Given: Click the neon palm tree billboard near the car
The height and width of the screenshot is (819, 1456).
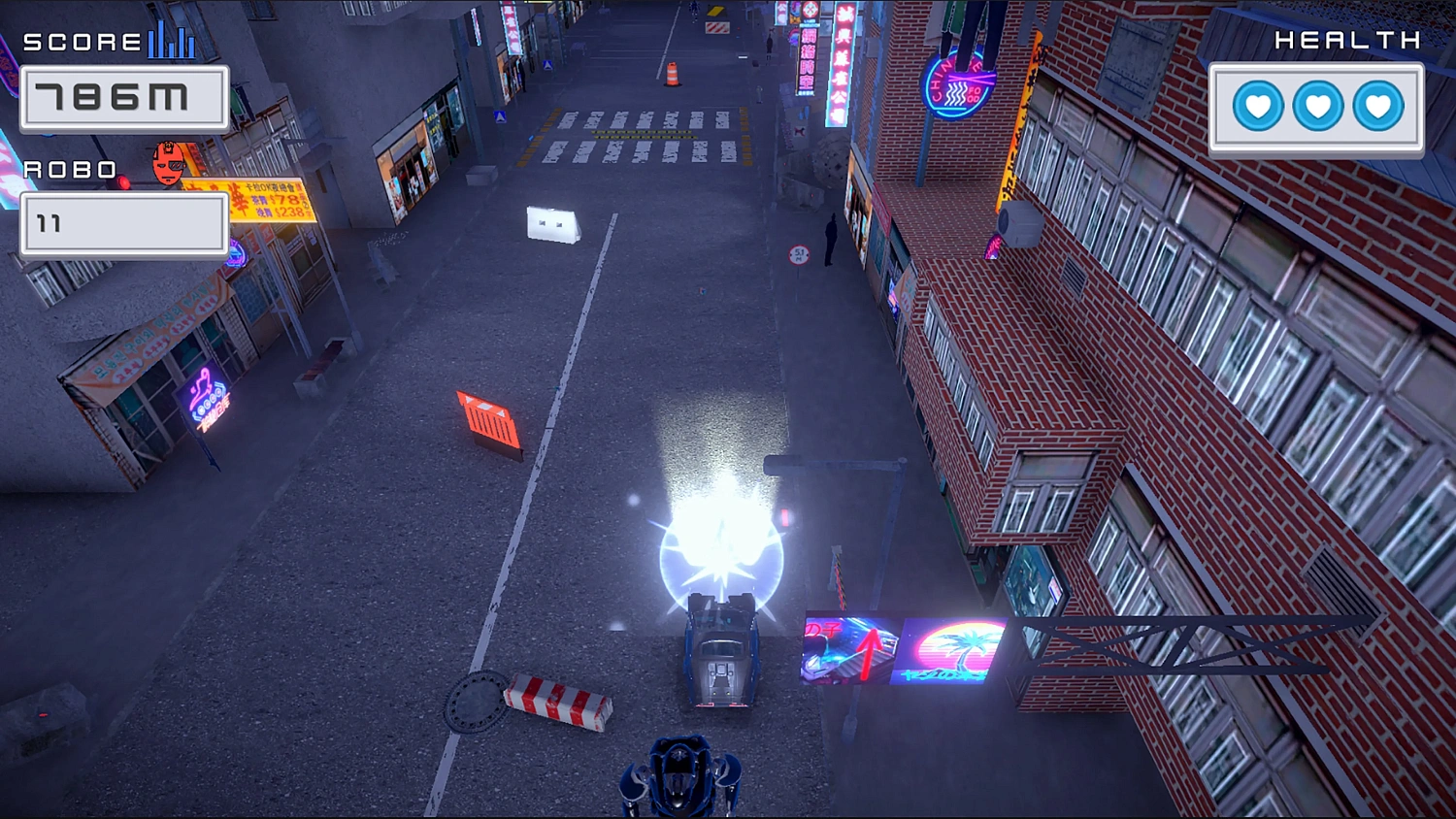Looking at the screenshot, I should pyautogui.click(x=969, y=648).
